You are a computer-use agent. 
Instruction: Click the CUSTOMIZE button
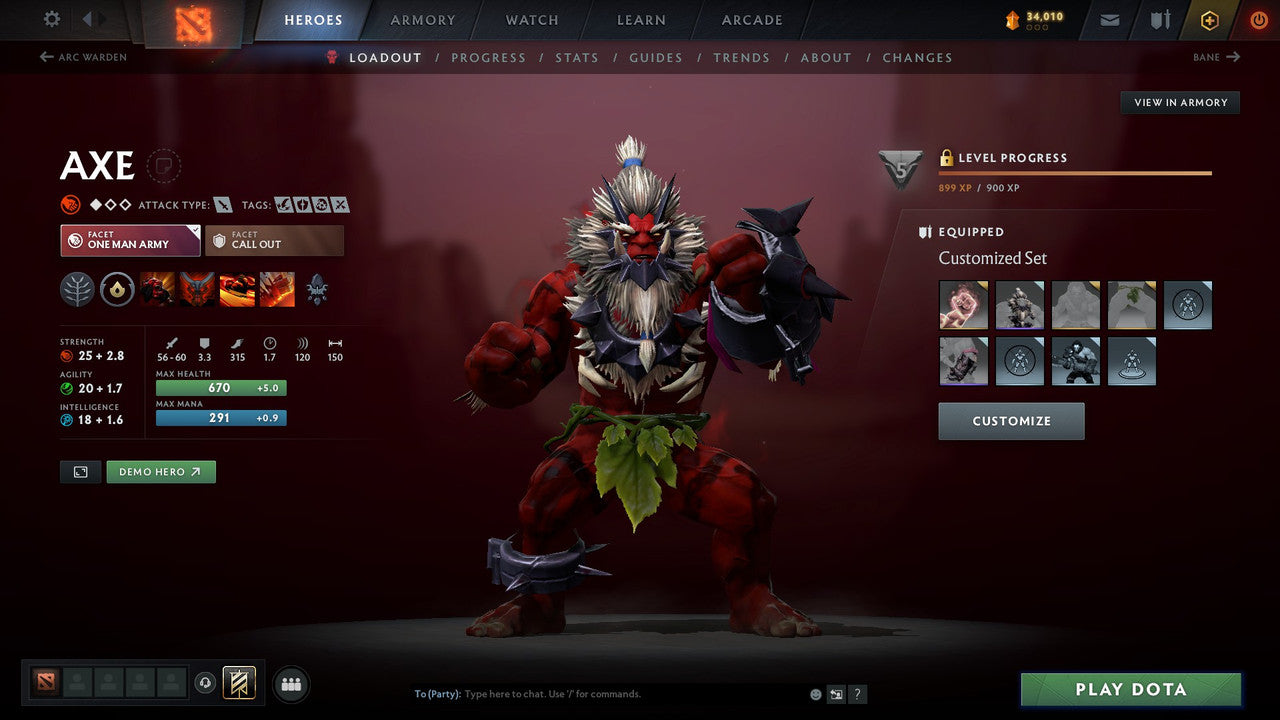pyautogui.click(x=1010, y=420)
